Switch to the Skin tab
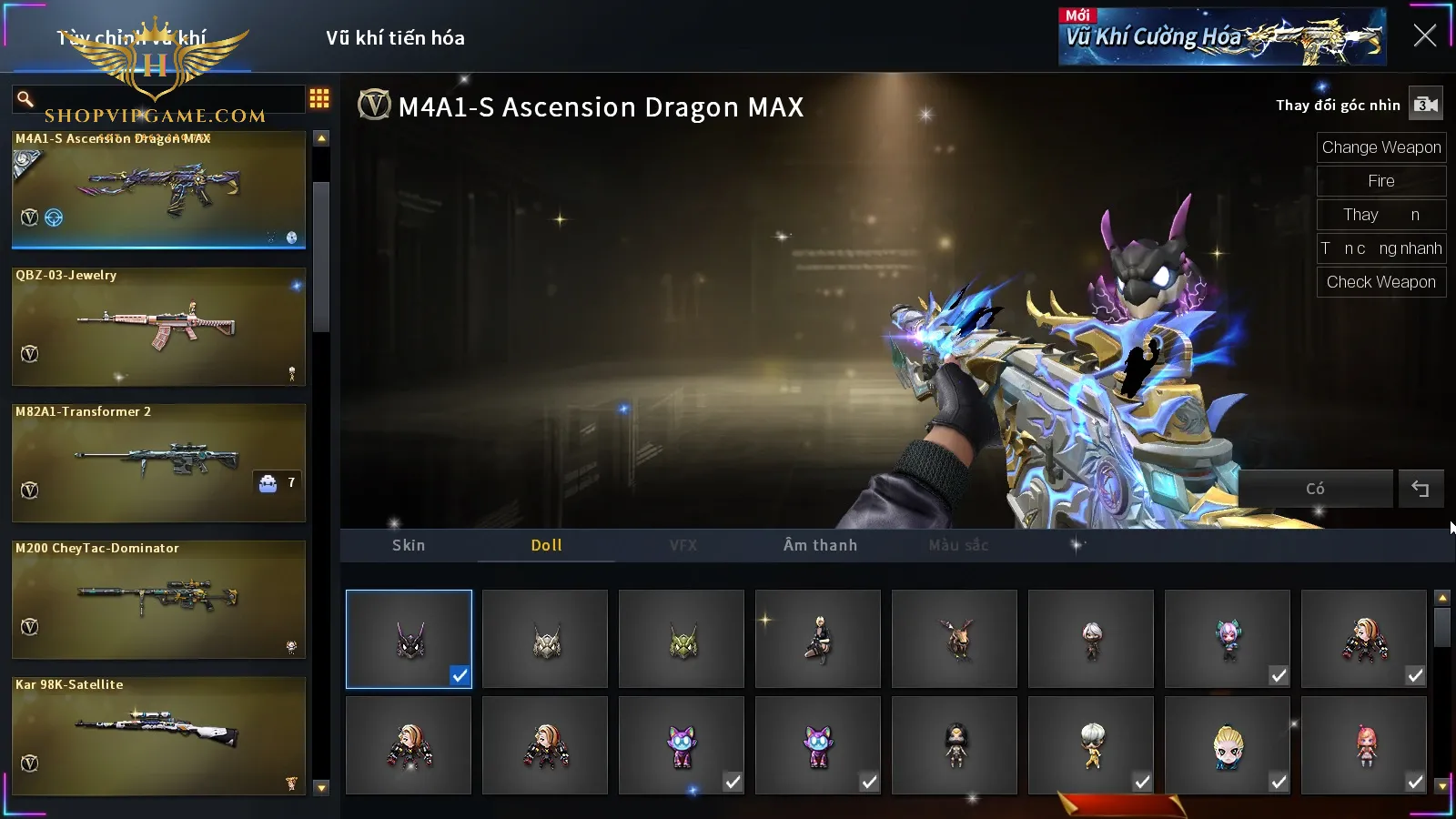 (409, 545)
